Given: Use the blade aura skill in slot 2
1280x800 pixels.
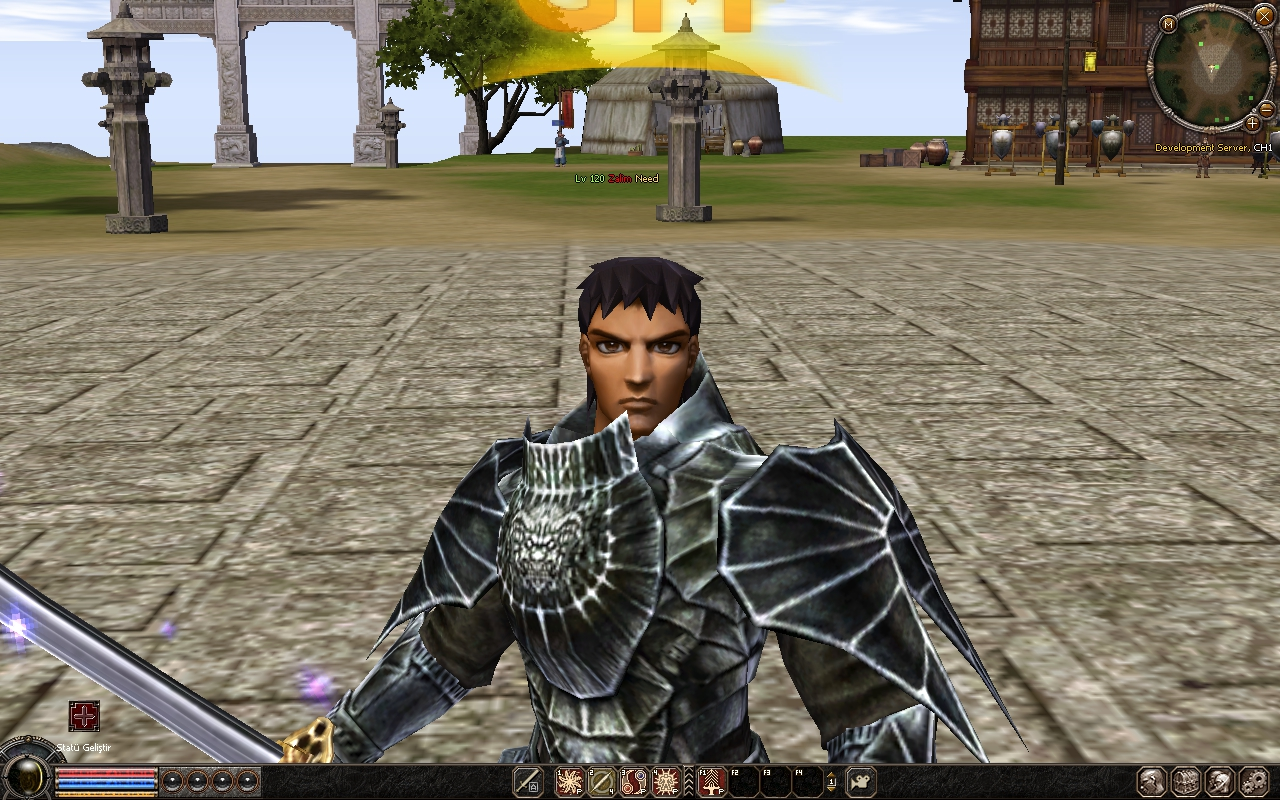Looking at the screenshot, I should pyautogui.click(x=602, y=782).
